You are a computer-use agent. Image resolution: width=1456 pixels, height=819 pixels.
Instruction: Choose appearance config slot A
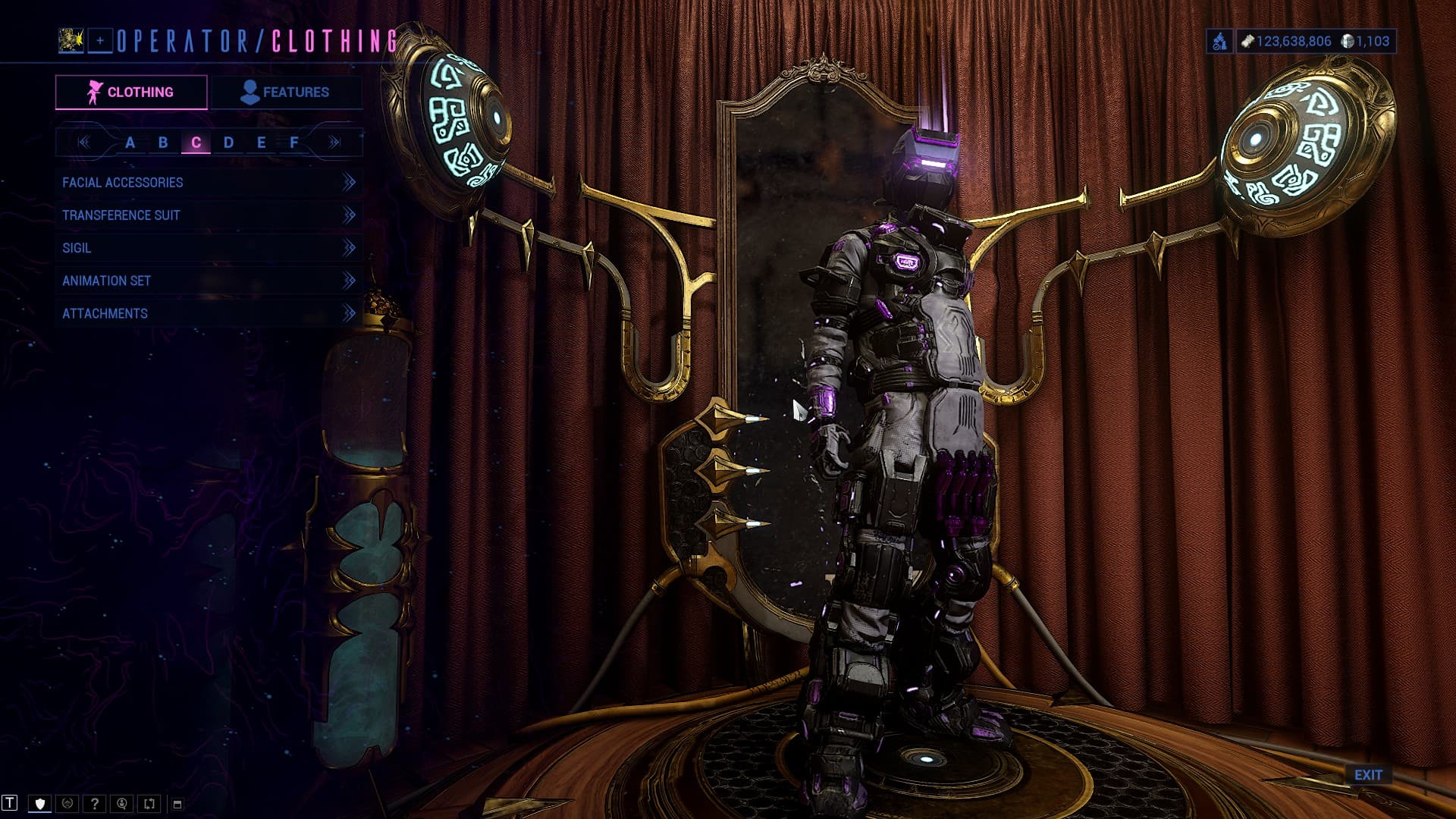pos(130,143)
